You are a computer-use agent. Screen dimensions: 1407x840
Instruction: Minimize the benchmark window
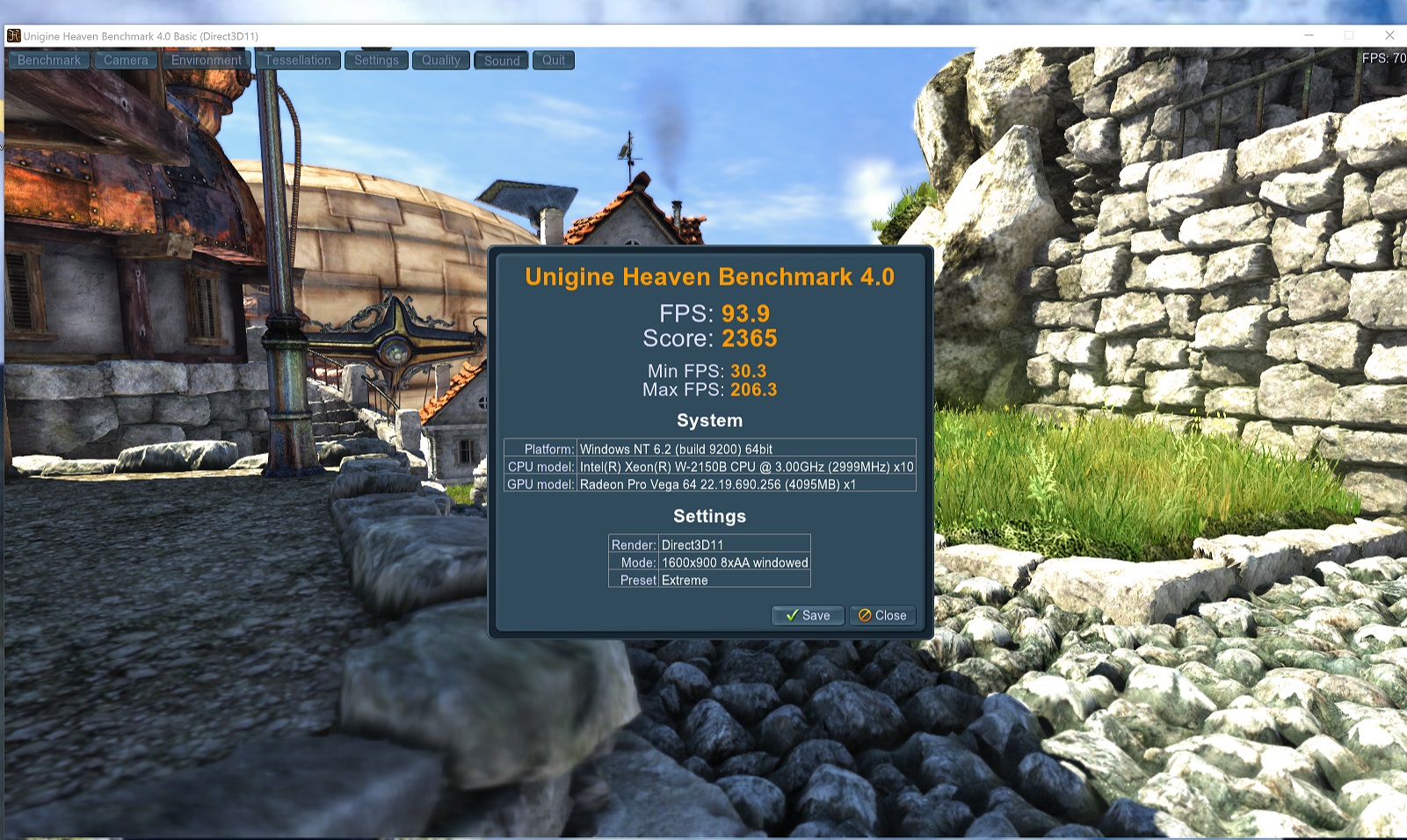point(1309,35)
